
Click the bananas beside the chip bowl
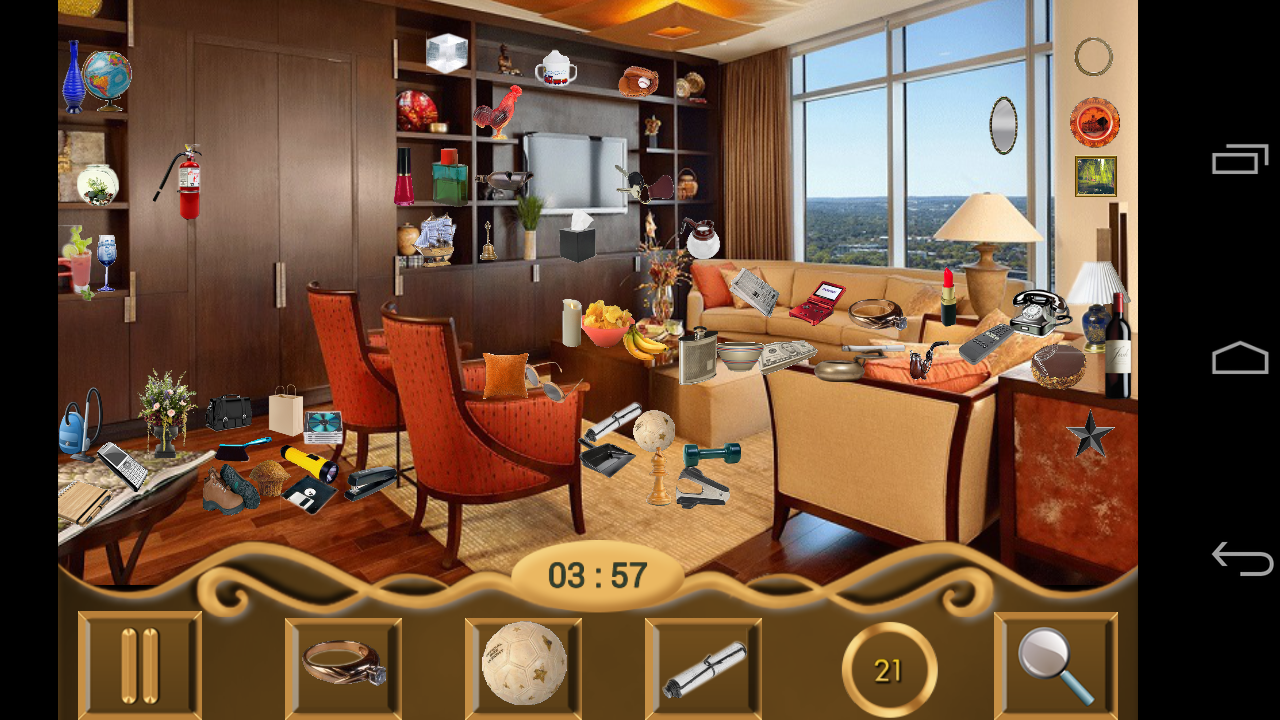point(646,342)
